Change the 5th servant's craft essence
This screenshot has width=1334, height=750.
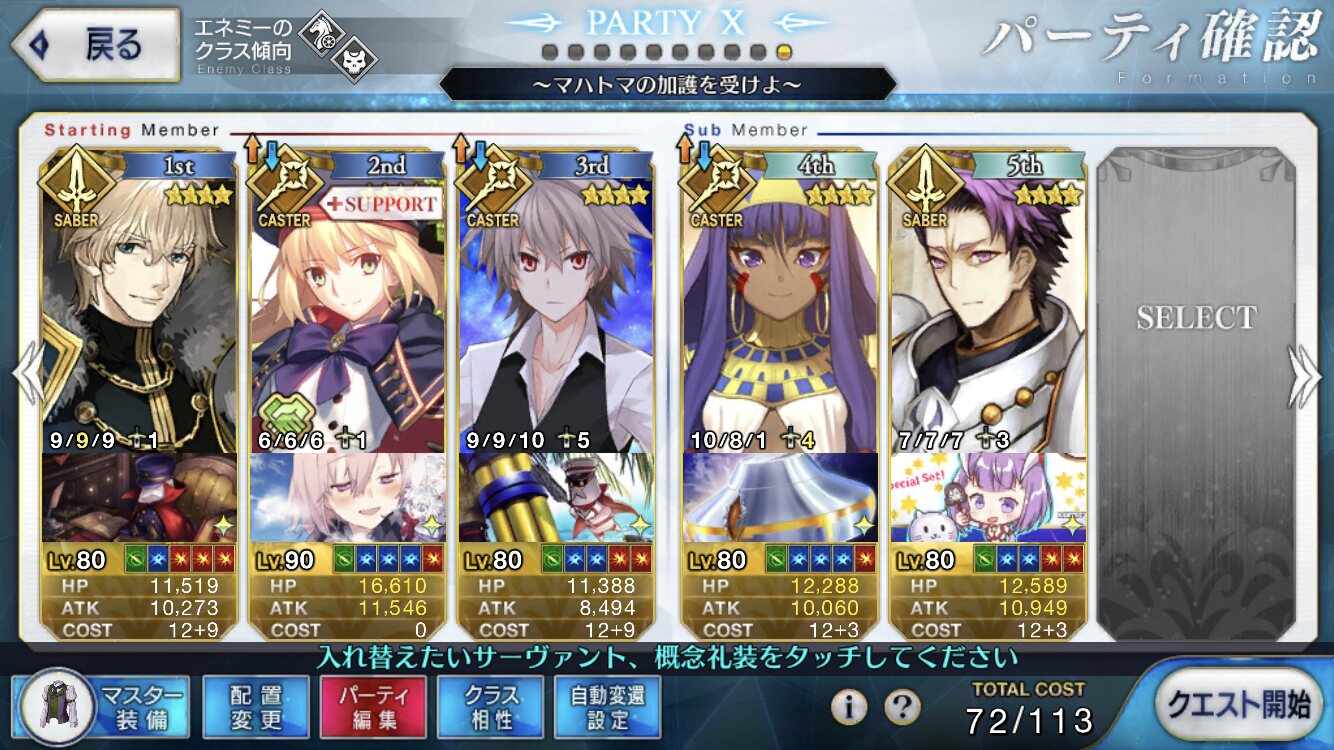tap(987, 497)
